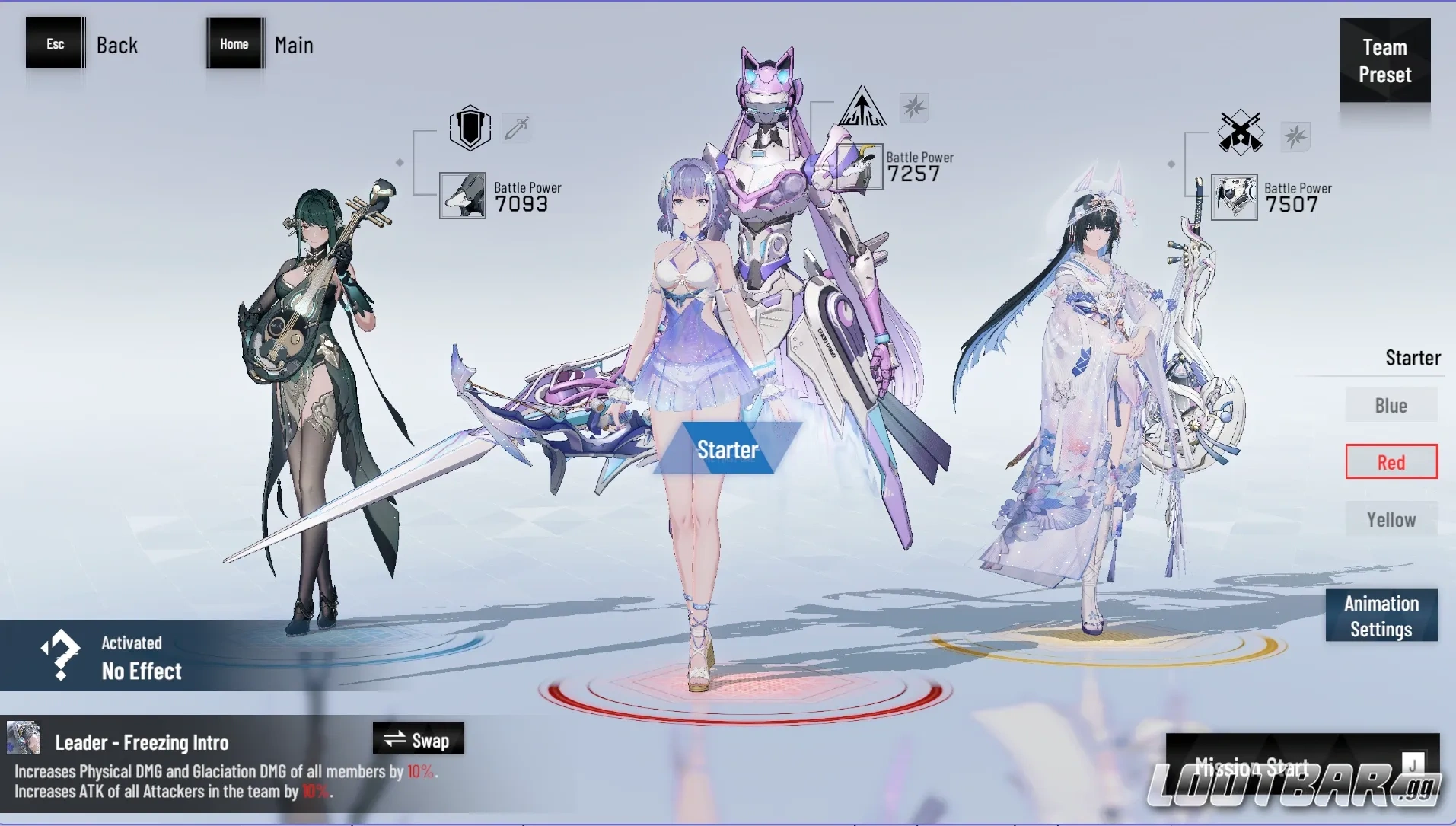
Task: Select the Blue team preset
Action: pyautogui.click(x=1391, y=405)
